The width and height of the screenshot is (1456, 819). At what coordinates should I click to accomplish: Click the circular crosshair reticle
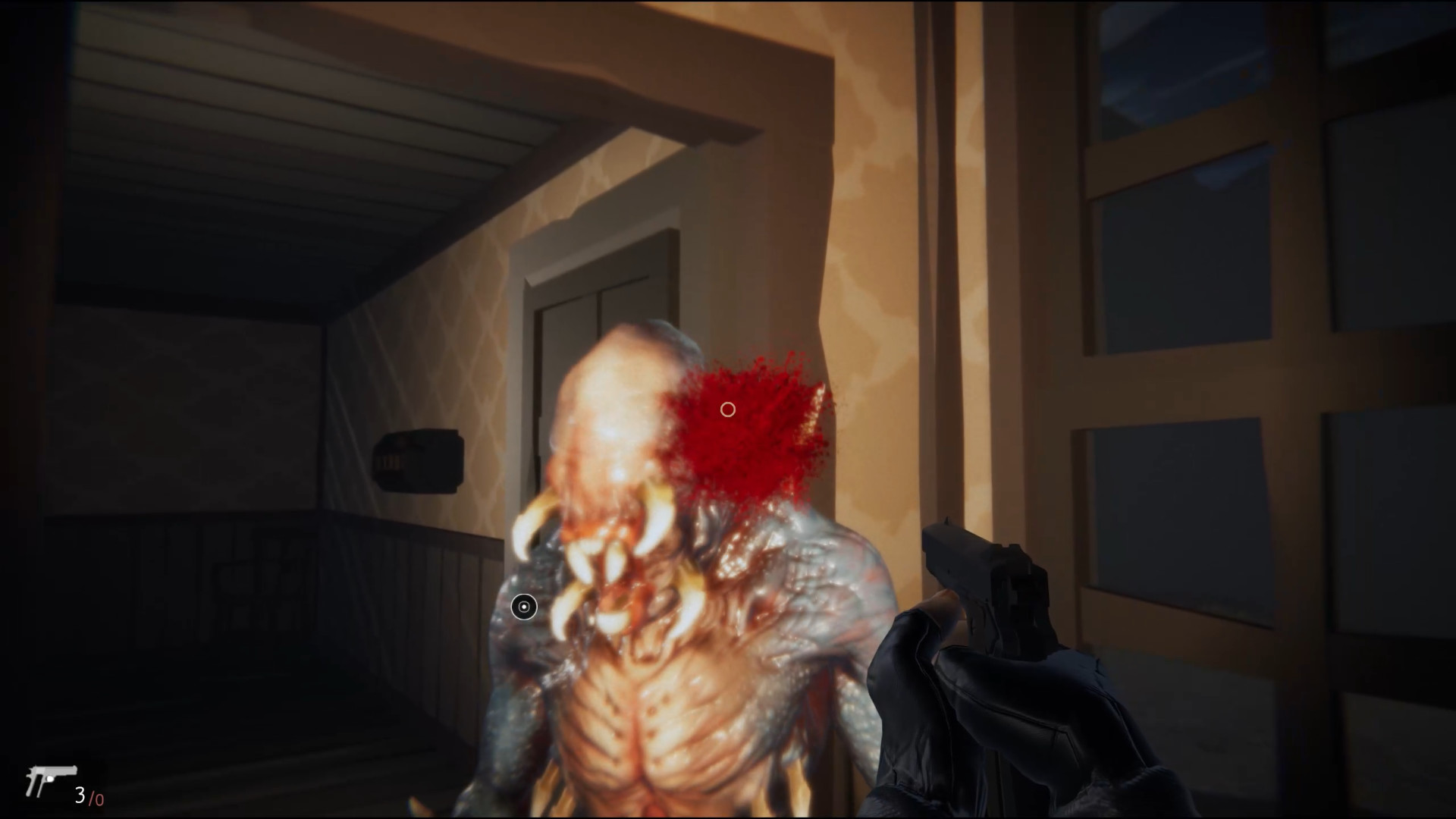tap(728, 409)
